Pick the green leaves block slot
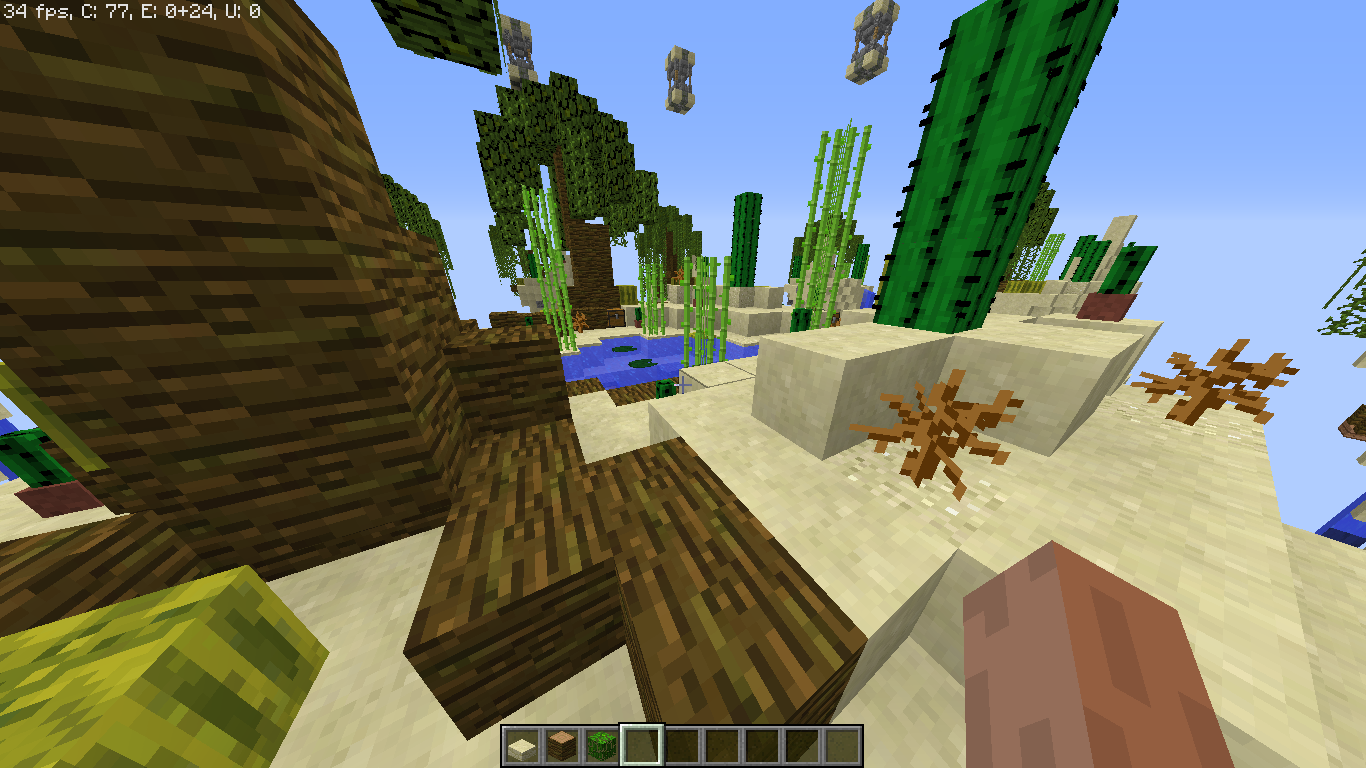Image resolution: width=1366 pixels, height=768 pixels. (601, 746)
